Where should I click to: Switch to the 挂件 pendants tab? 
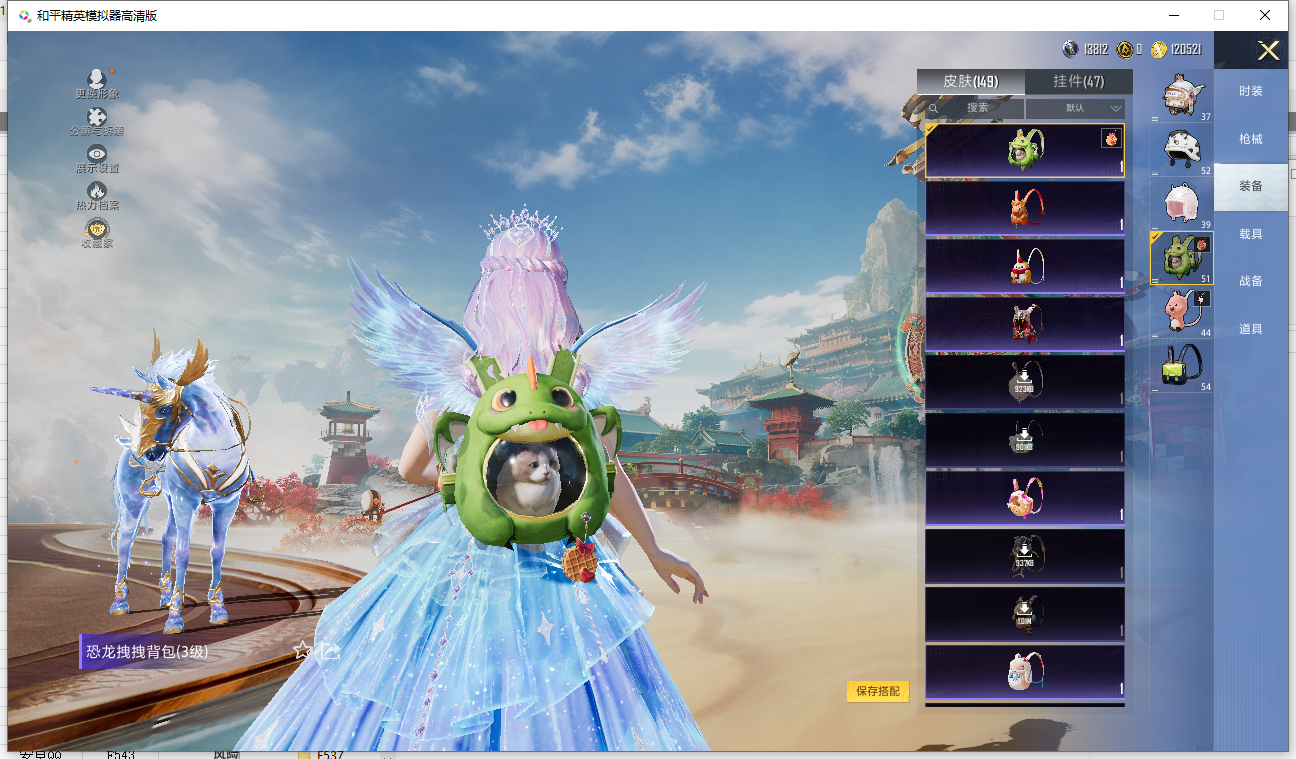(x=1078, y=82)
